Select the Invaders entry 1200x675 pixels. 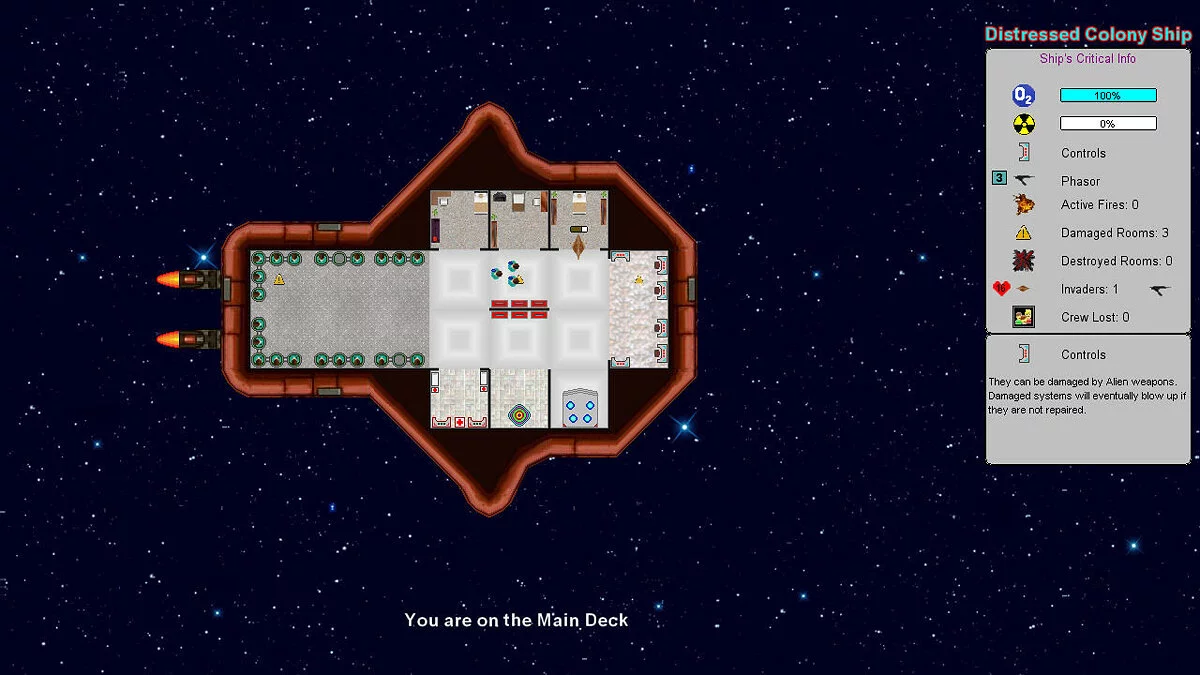tap(1089, 289)
